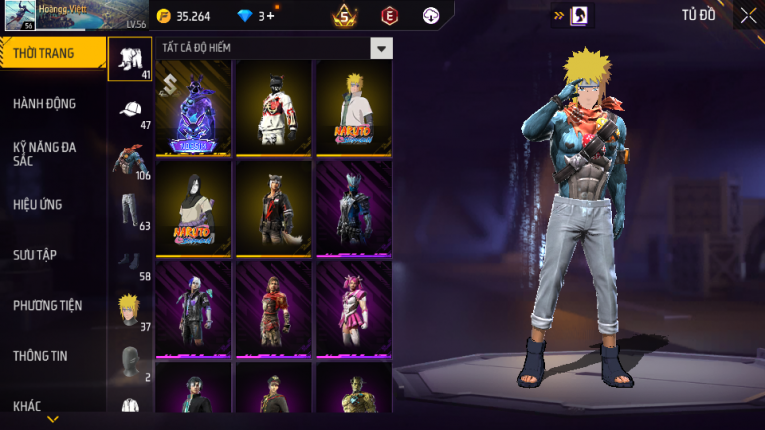Open the player profile avatar
This screenshot has width=765, height=430.
pos(20,16)
